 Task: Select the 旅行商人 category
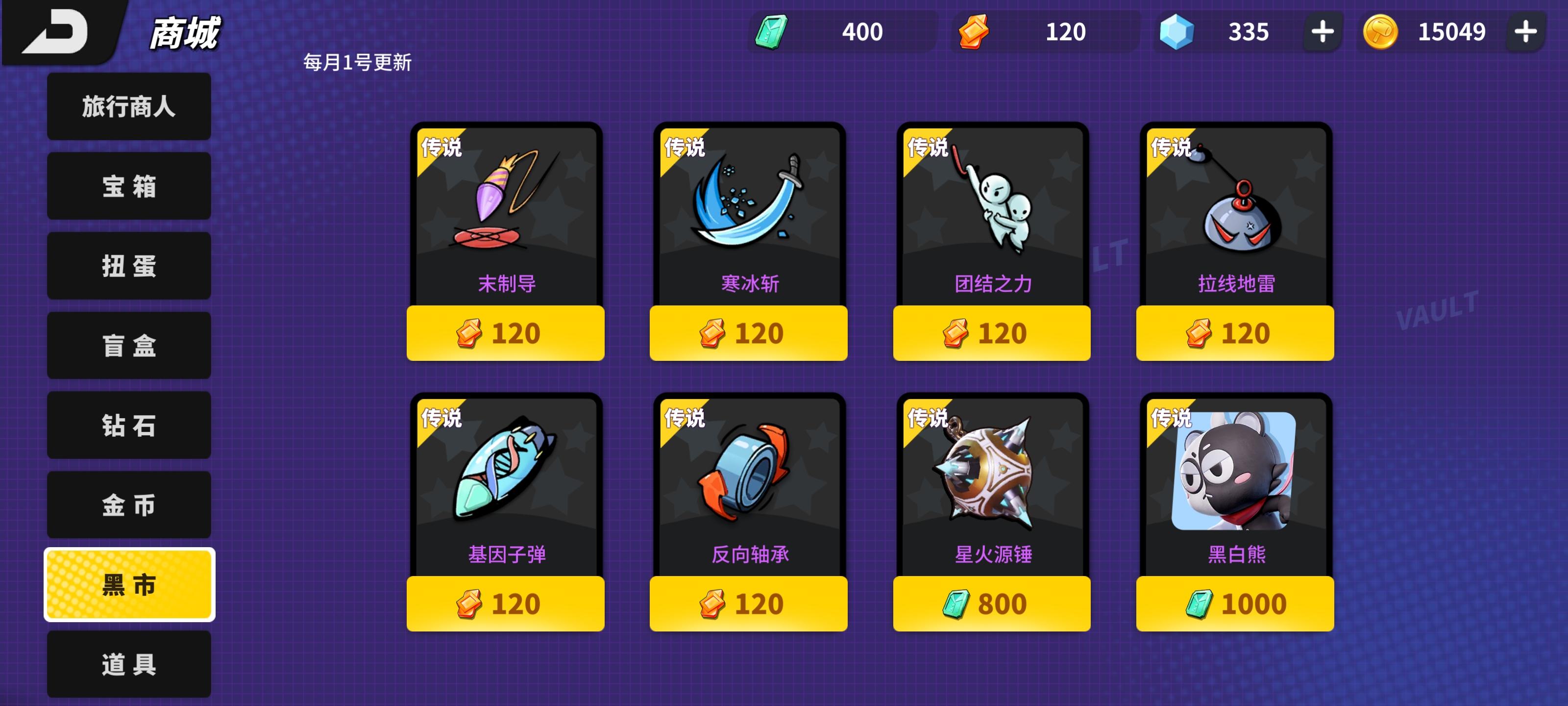(128, 106)
